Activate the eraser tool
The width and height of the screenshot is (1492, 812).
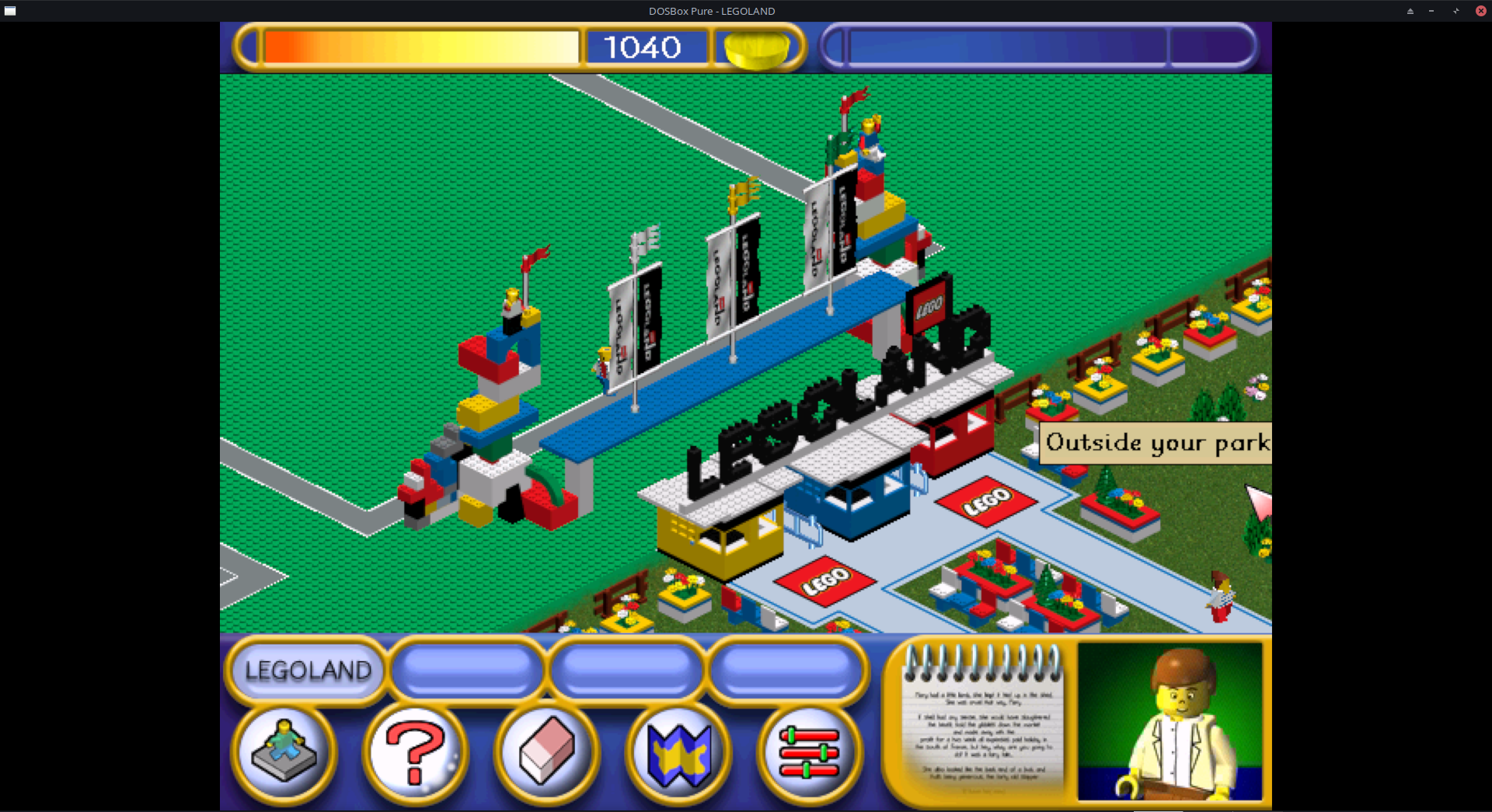pos(547,751)
